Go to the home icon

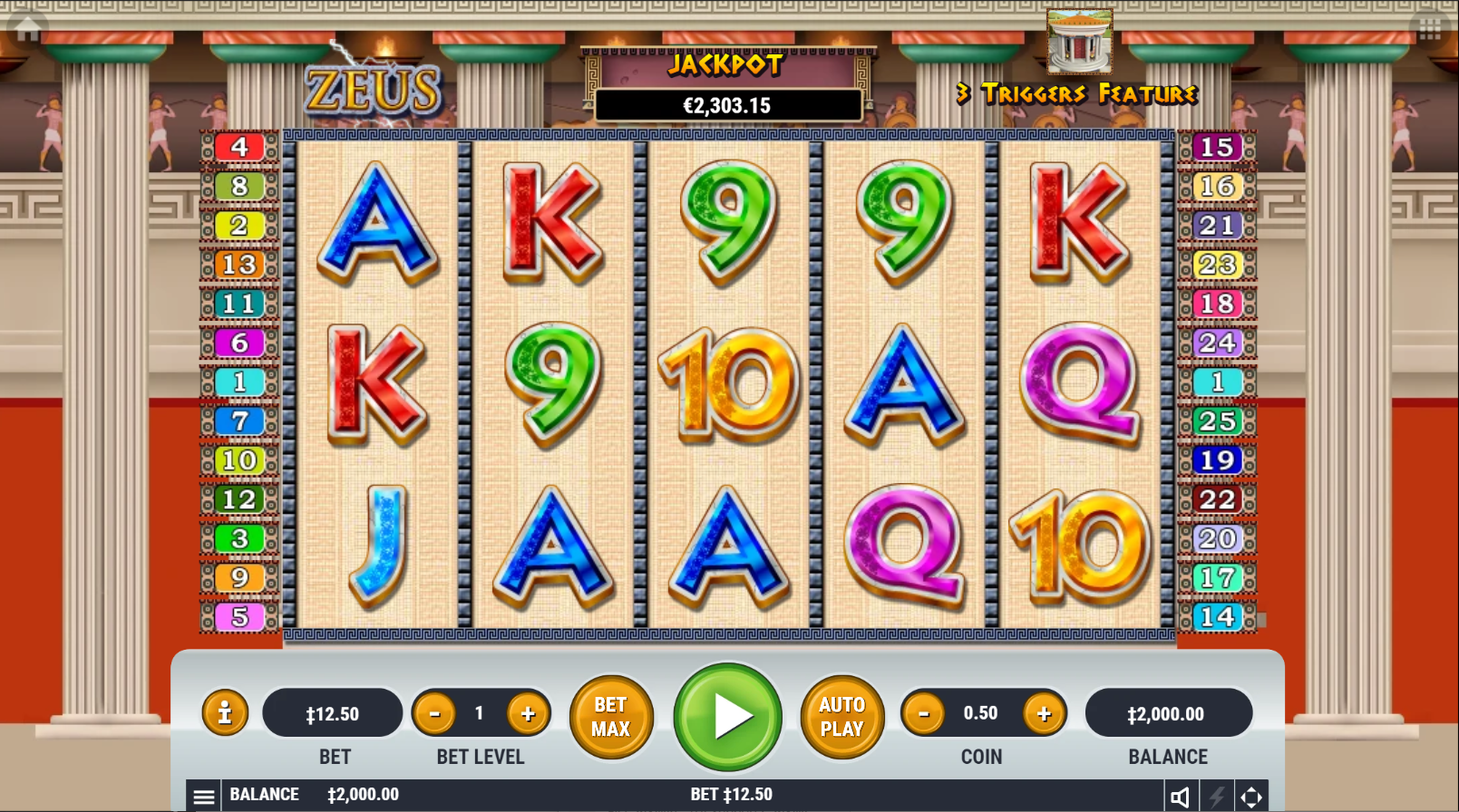pyautogui.click(x=28, y=28)
